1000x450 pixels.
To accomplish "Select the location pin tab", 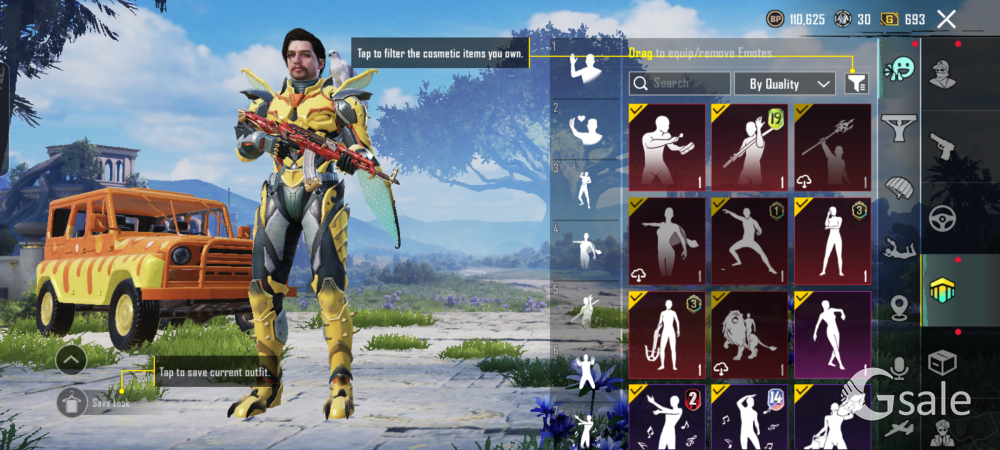I will tap(899, 308).
